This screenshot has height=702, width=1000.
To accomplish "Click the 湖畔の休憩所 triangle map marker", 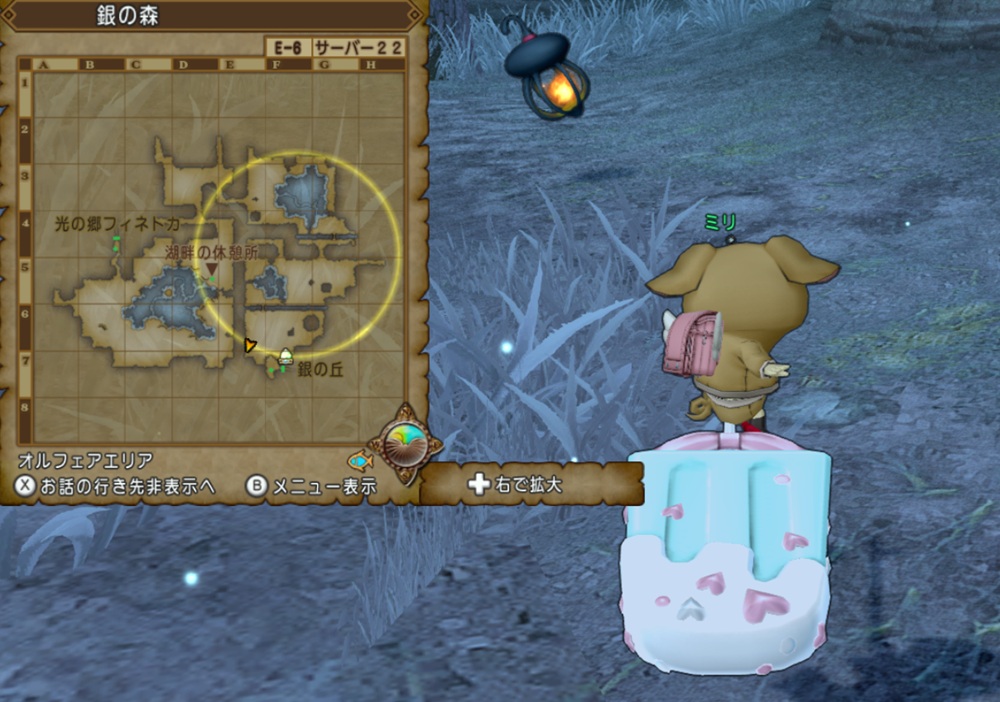I will pos(212,268).
